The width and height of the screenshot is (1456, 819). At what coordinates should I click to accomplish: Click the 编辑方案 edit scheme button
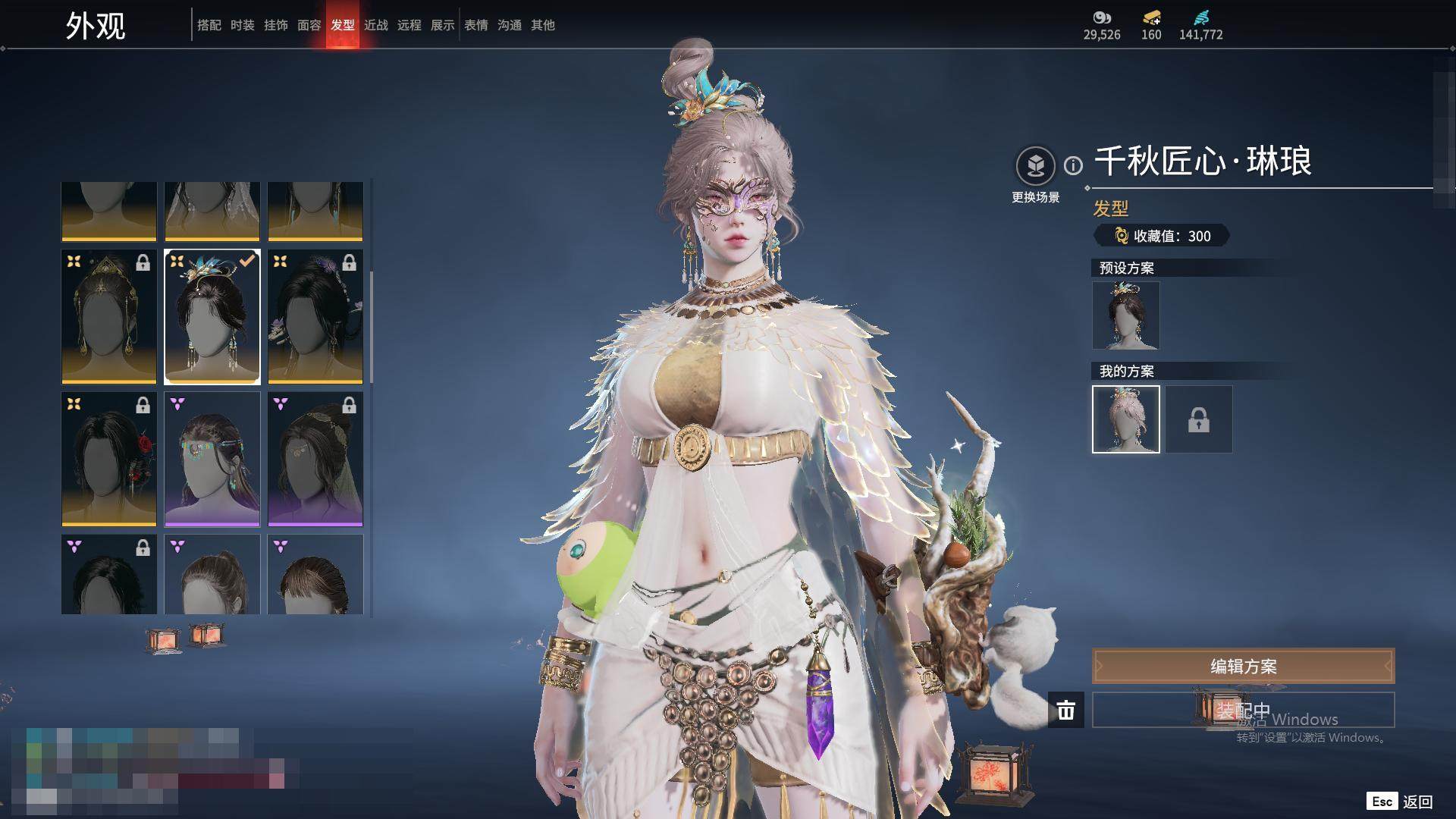(x=1243, y=667)
